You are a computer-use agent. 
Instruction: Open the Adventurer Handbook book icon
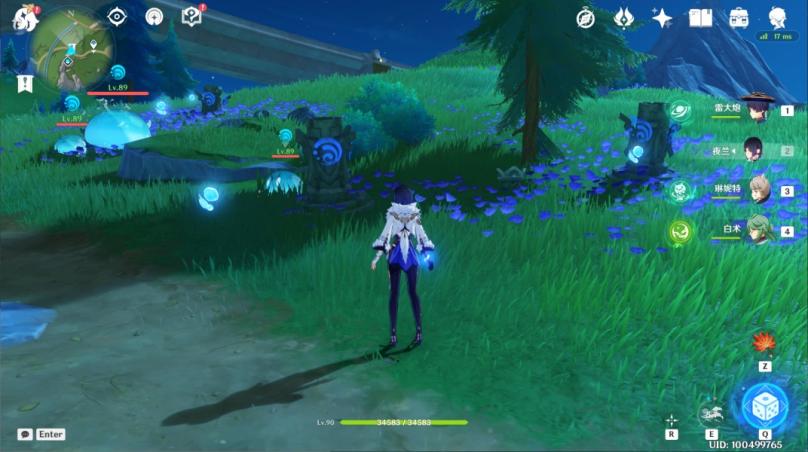click(700, 18)
